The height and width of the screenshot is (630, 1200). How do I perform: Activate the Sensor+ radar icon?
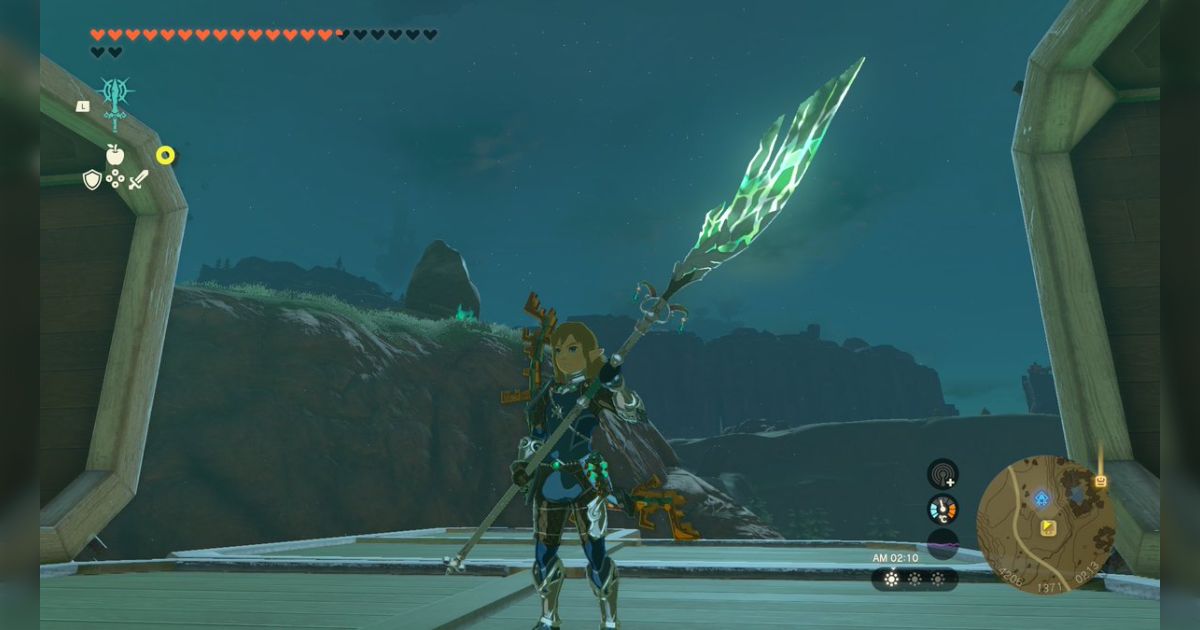[942, 473]
